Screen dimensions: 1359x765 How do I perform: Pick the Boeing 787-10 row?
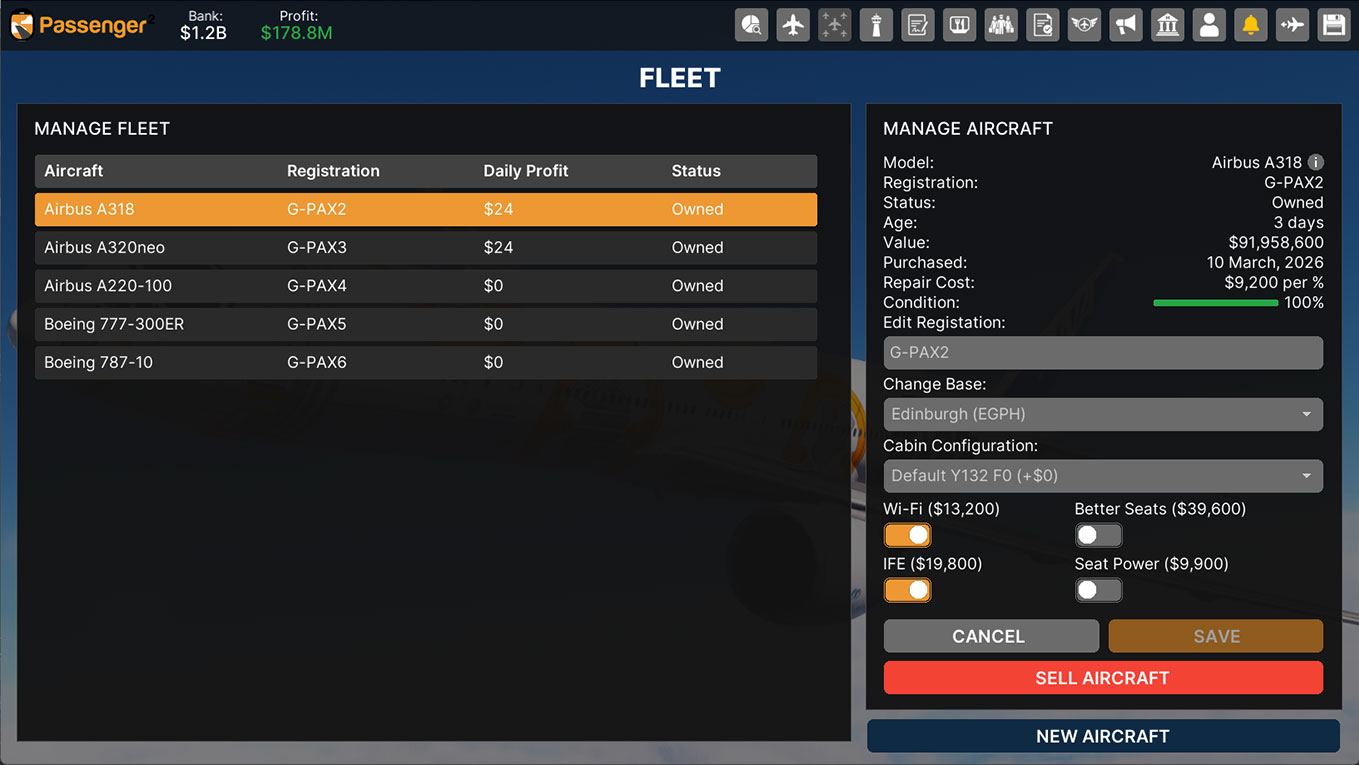click(x=425, y=362)
